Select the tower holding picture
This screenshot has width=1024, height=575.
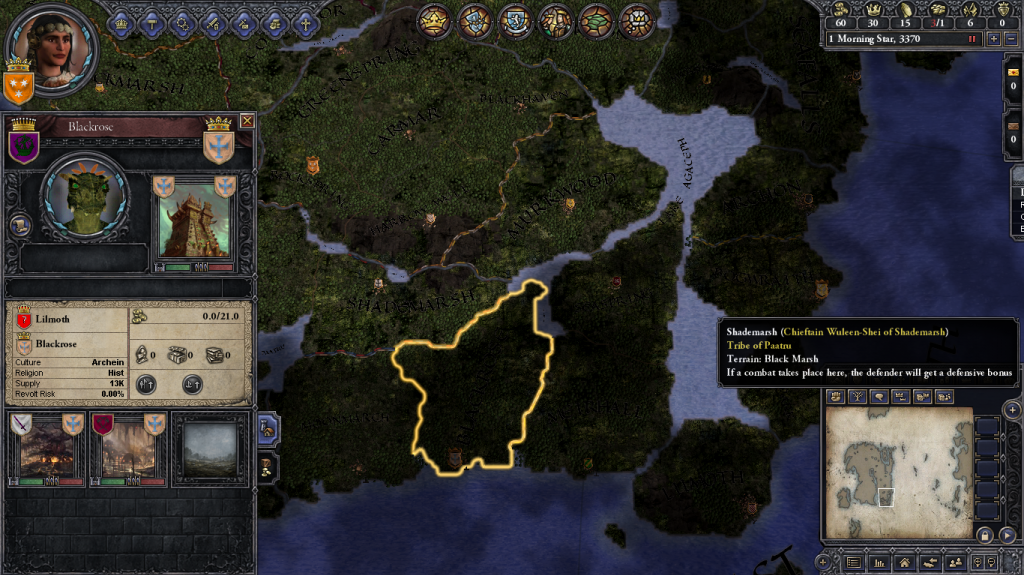(194, 222)
